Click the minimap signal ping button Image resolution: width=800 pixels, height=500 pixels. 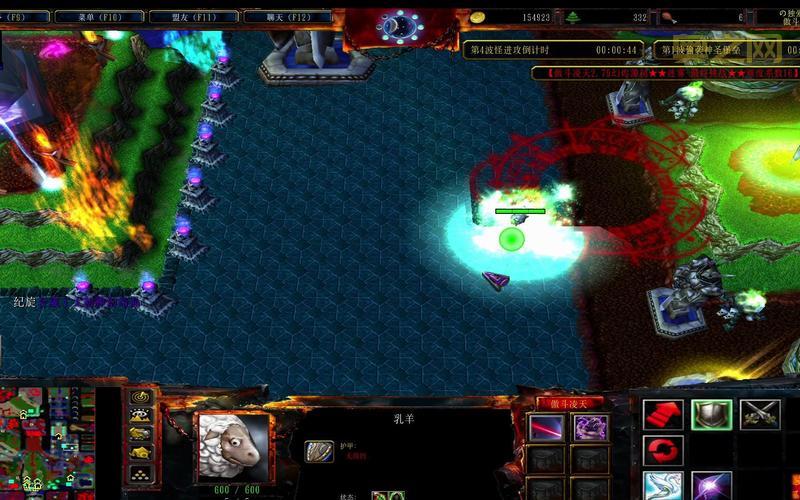(142, 397)
